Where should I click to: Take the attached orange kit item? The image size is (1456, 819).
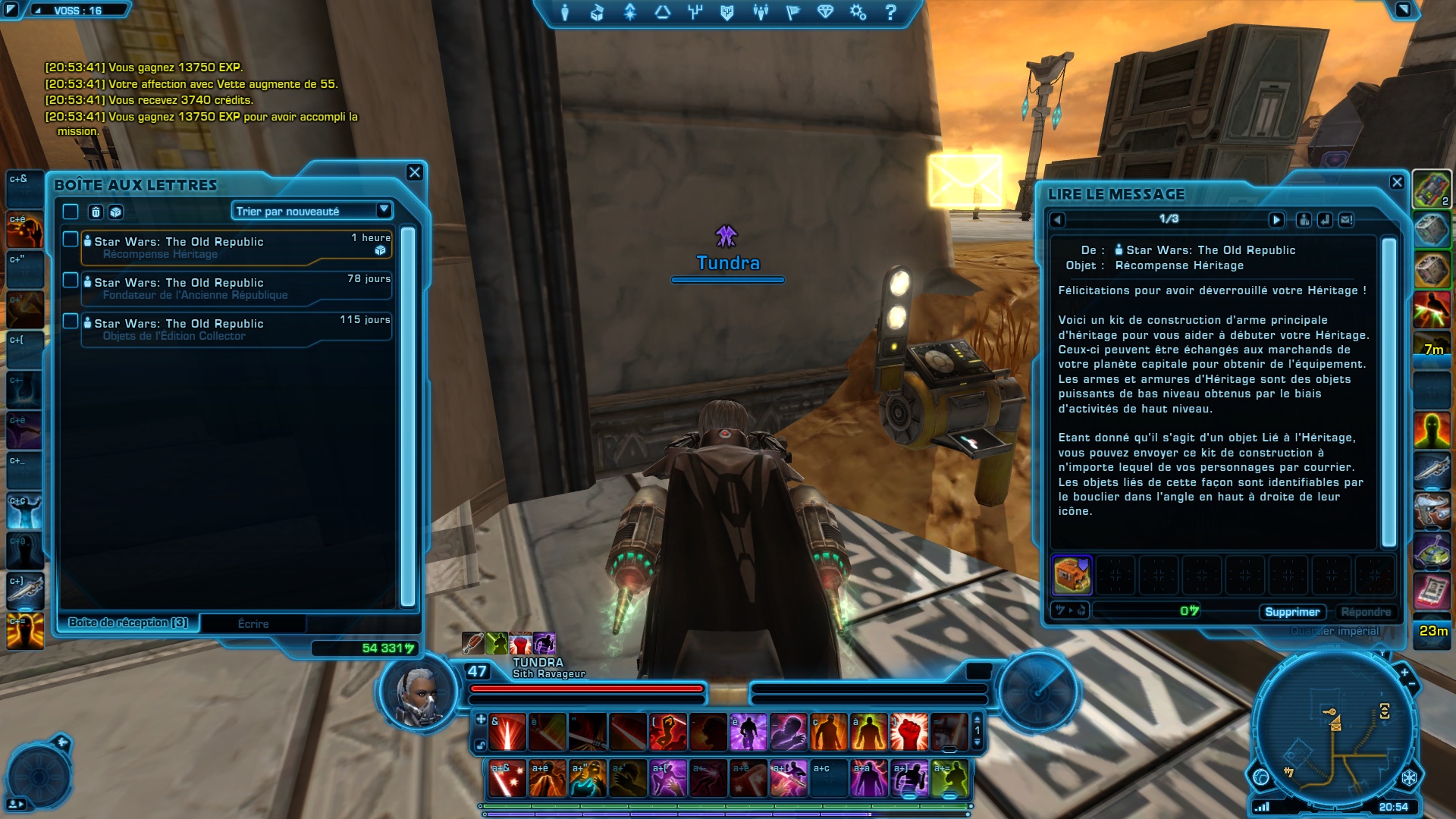[x=1072, y=575]
